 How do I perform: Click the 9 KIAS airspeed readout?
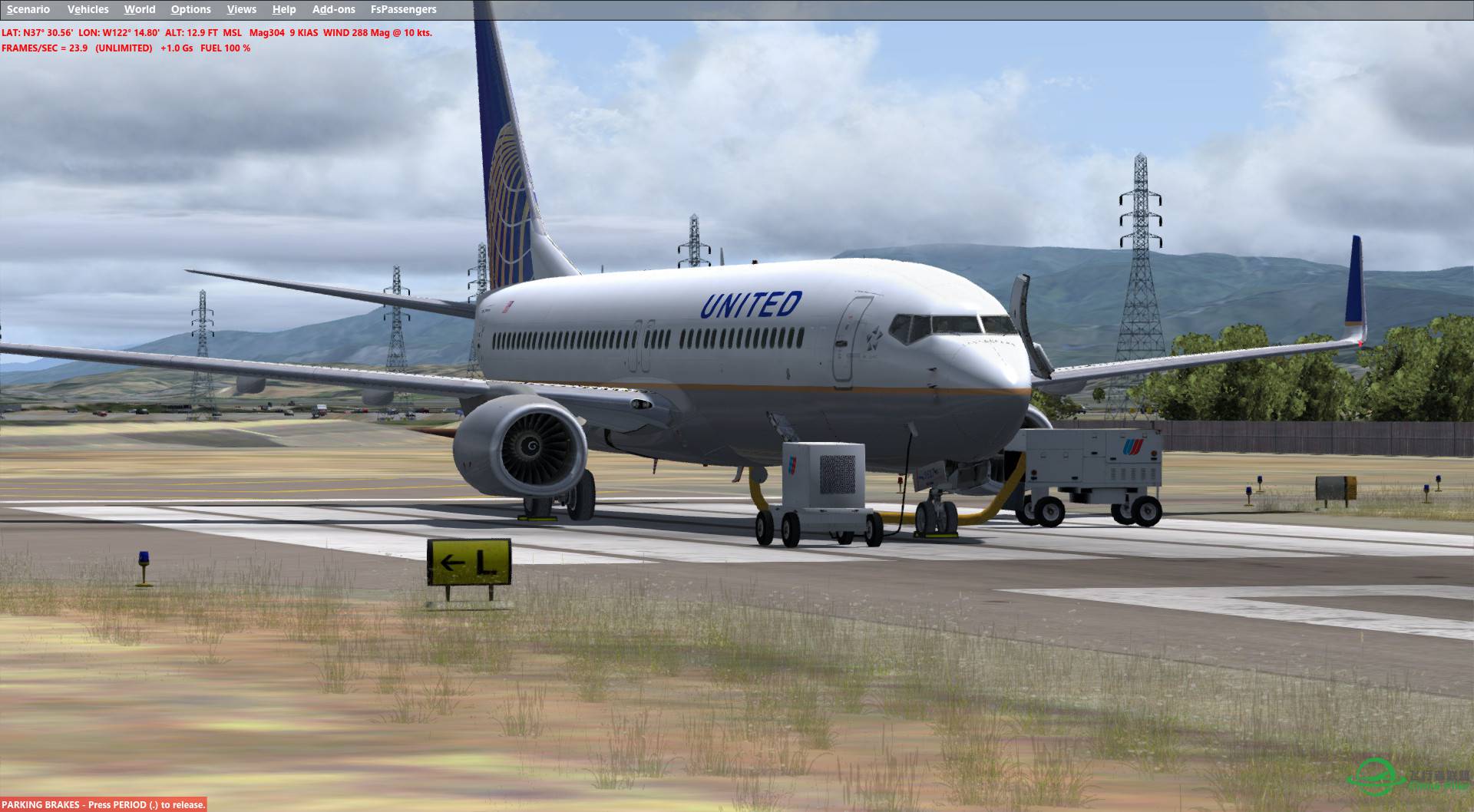(x=303, y=33)
